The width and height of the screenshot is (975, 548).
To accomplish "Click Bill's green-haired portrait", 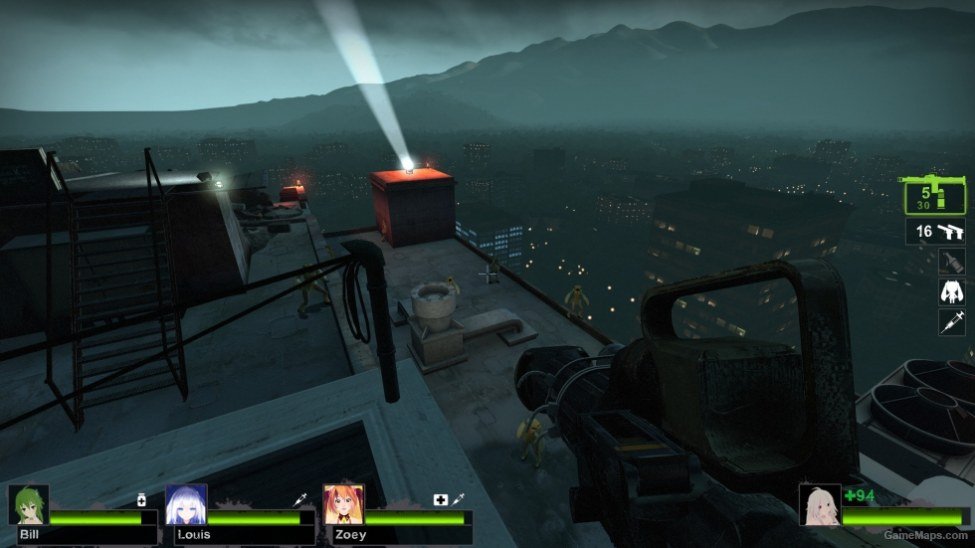I will click(29, 505).
